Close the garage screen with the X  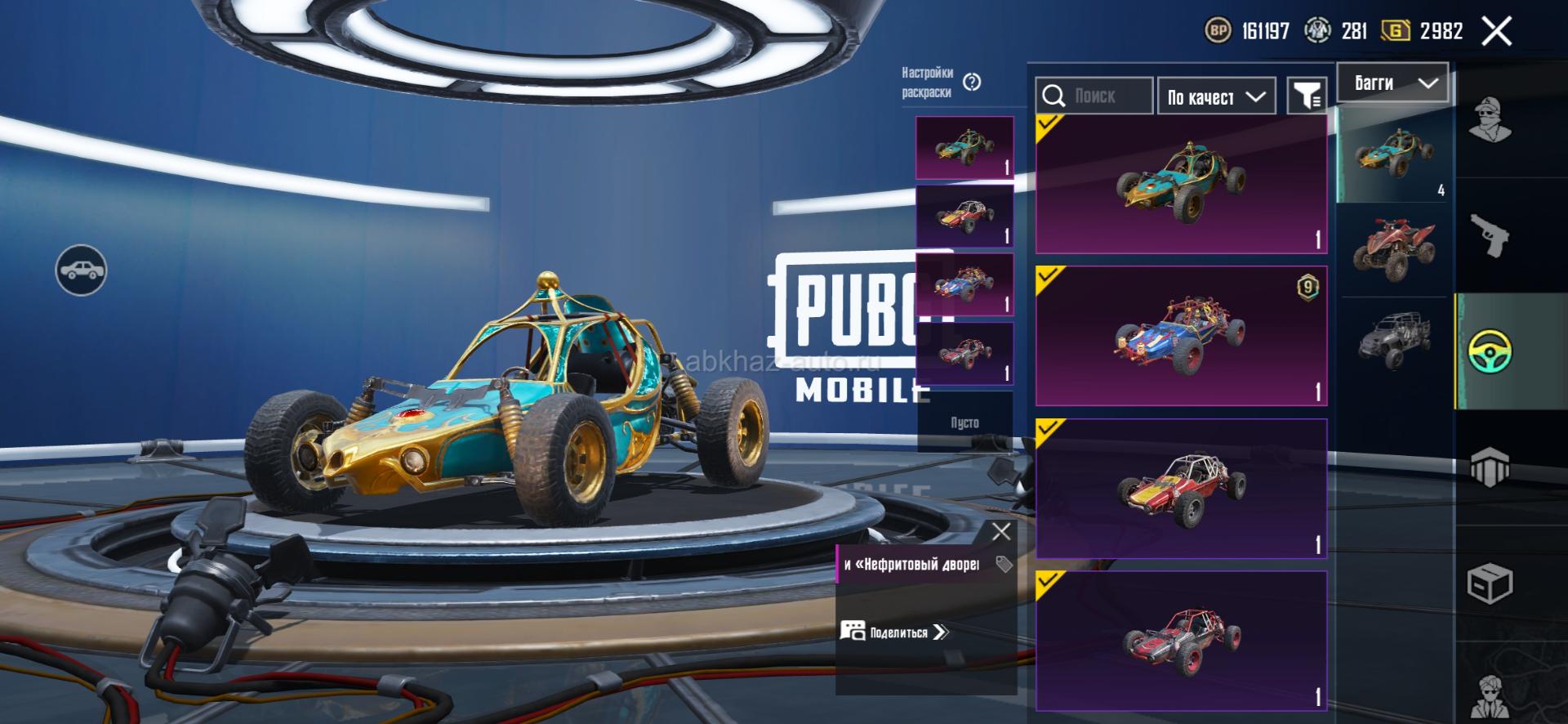coord(1496,32)
